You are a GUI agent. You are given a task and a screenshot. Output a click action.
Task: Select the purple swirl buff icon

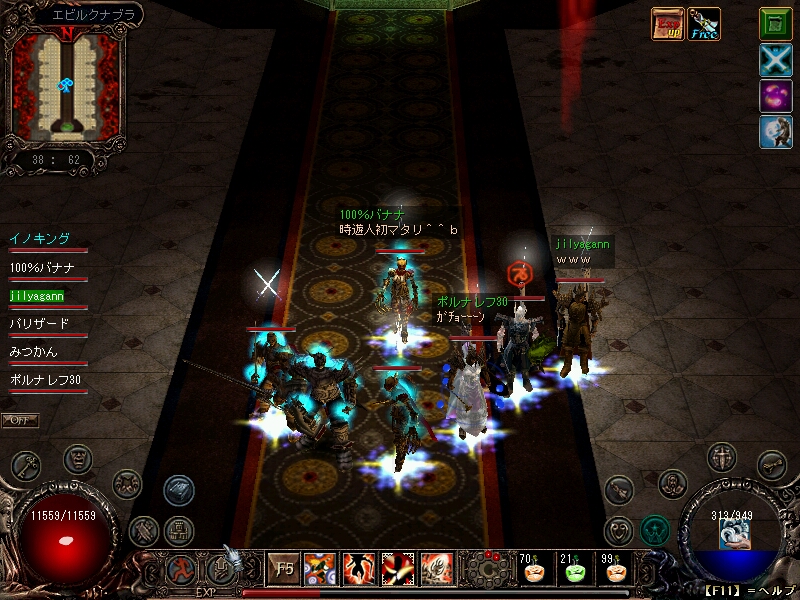point(775,97)
